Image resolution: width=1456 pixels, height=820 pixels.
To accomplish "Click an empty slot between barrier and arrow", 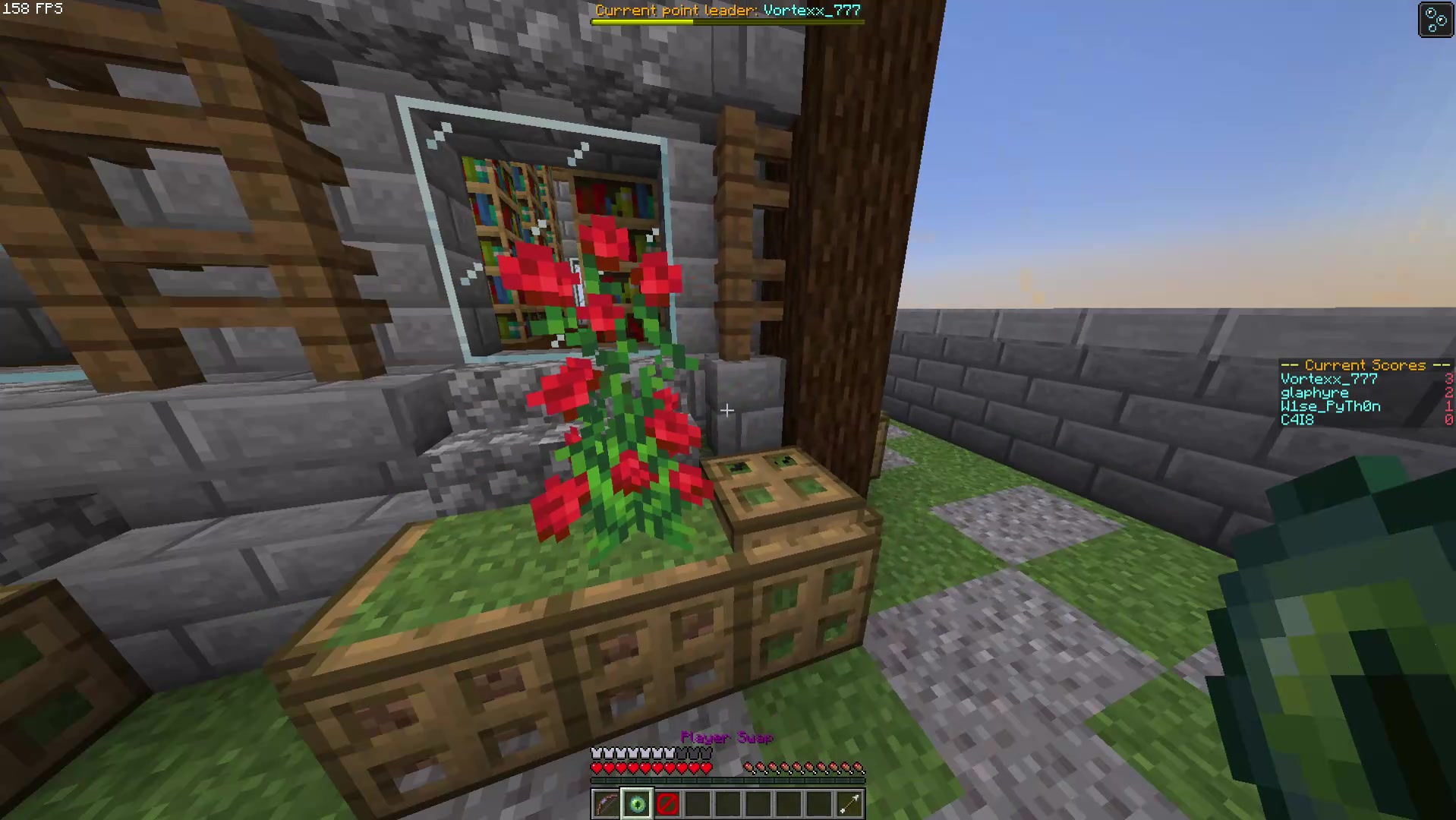I will tap(758, 803).
